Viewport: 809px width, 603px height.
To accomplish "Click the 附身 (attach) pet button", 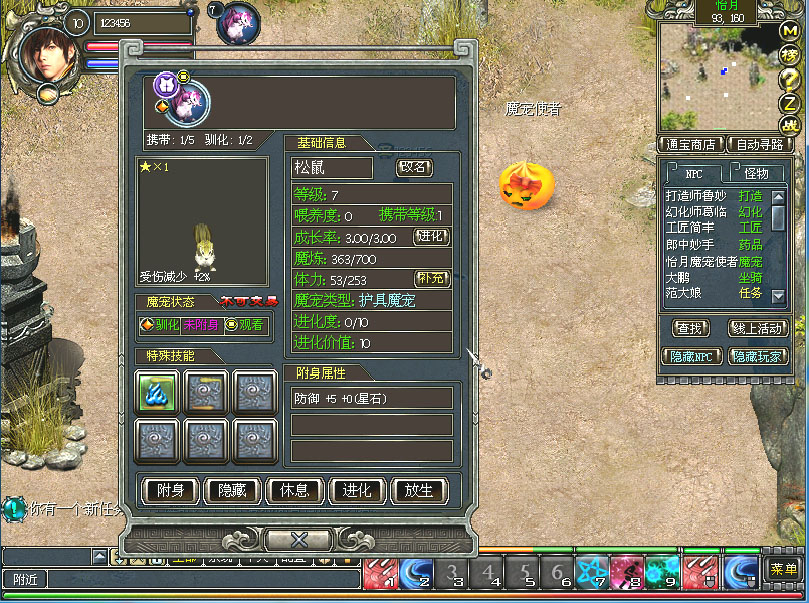I will [169, 491].
